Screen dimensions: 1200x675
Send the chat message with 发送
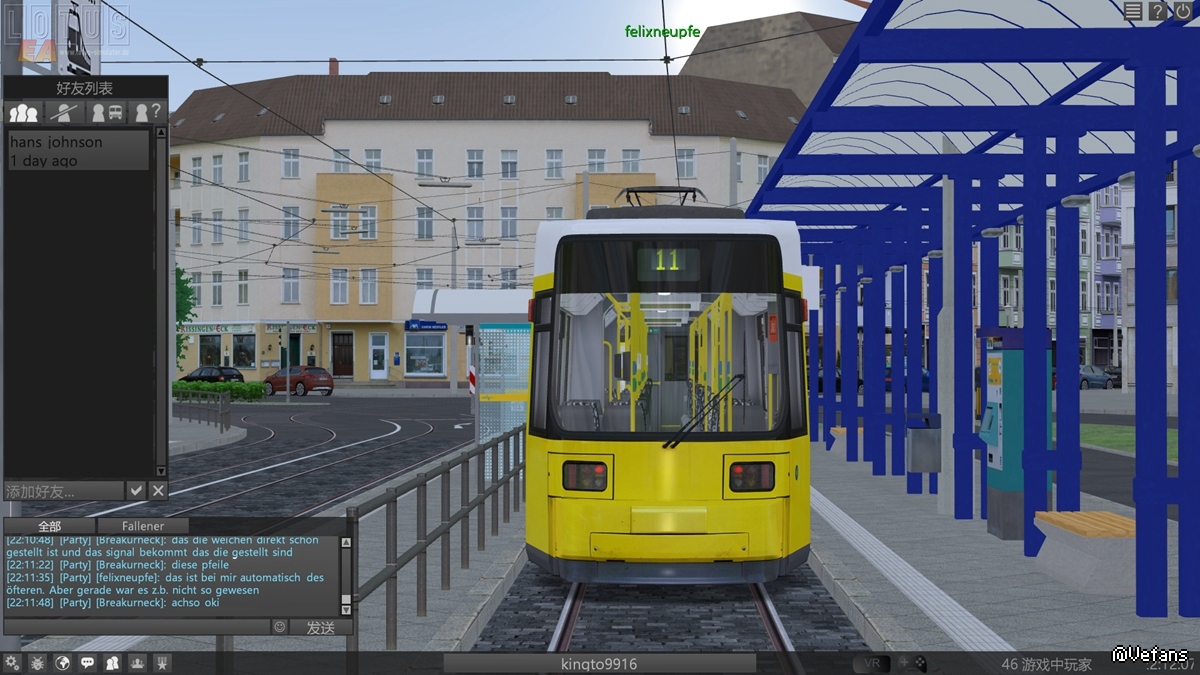[x=321, y=627]
